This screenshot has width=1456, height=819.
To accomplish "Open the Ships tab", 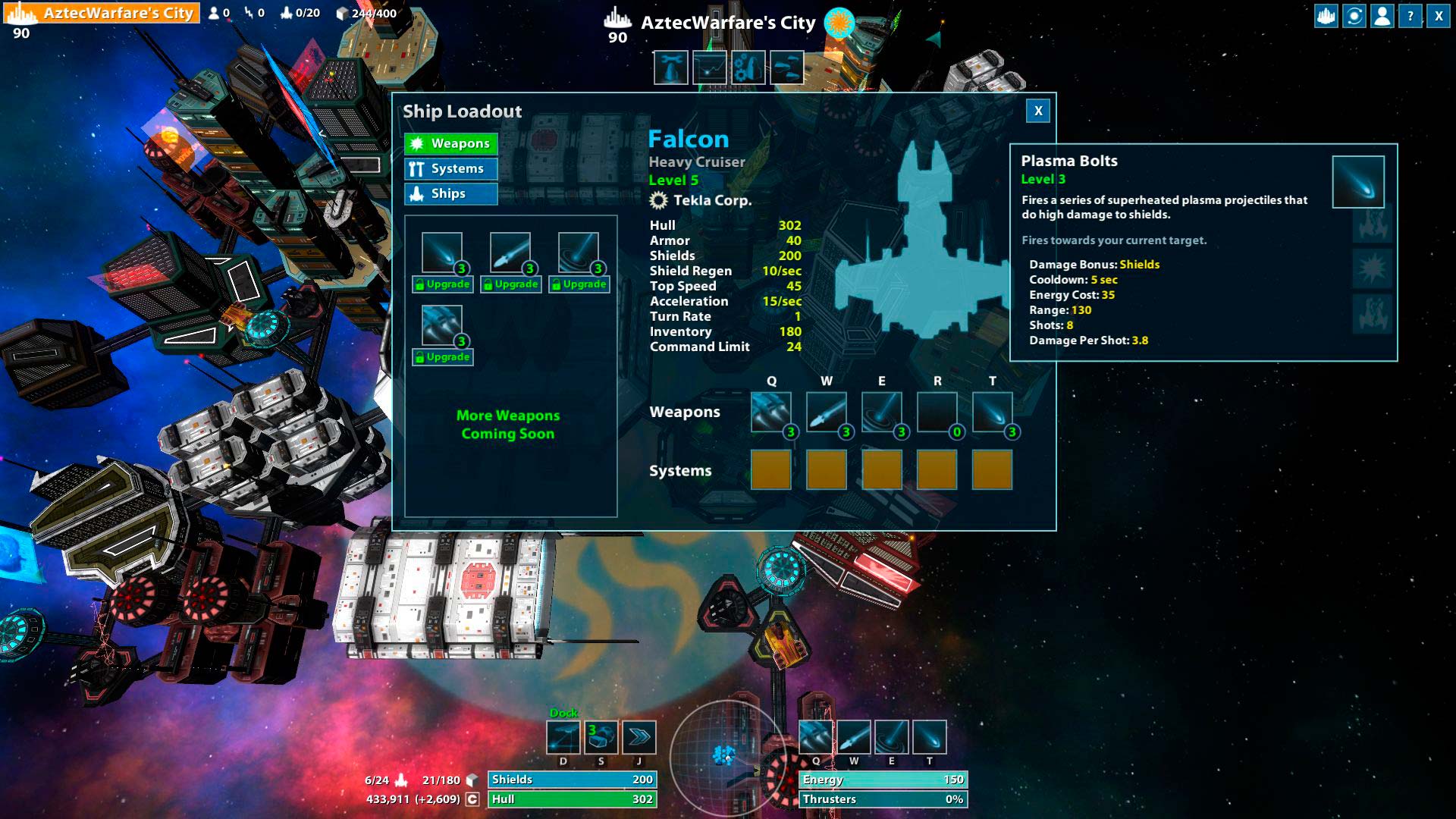I will (x=451, y=193).
